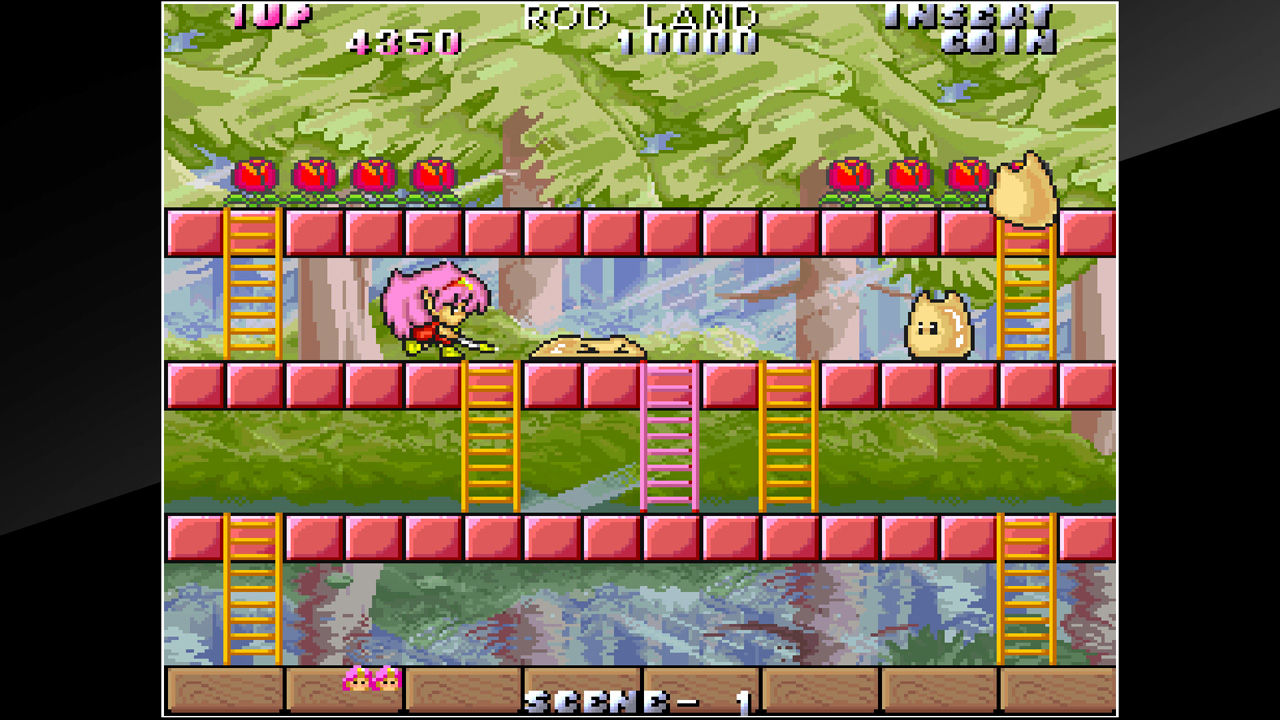Screen dimensions: 1280x720
Task: Select the pink-haired fairy character Tam
Action: coord(437,310)
